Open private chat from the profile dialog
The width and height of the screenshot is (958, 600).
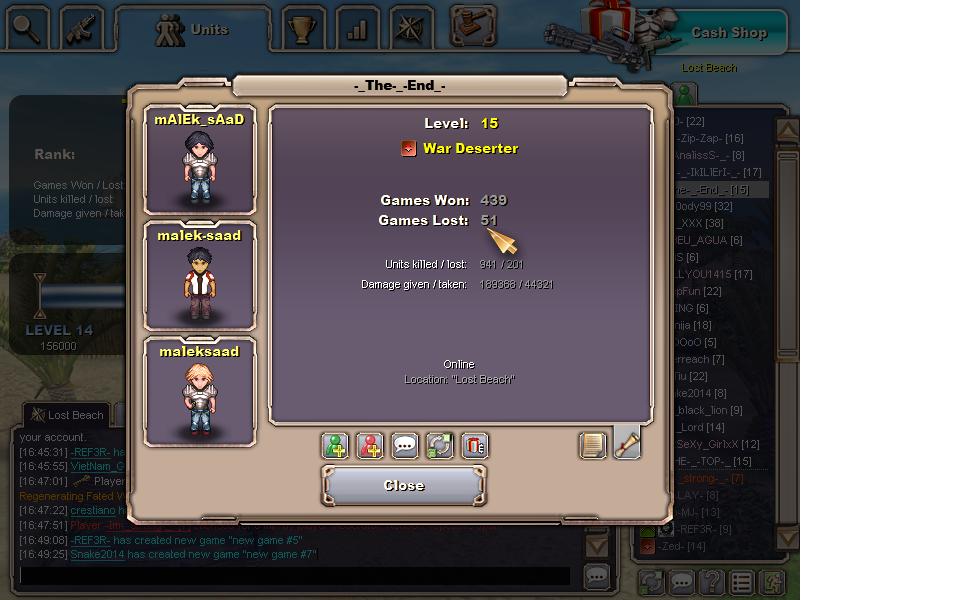coord(405,446)
